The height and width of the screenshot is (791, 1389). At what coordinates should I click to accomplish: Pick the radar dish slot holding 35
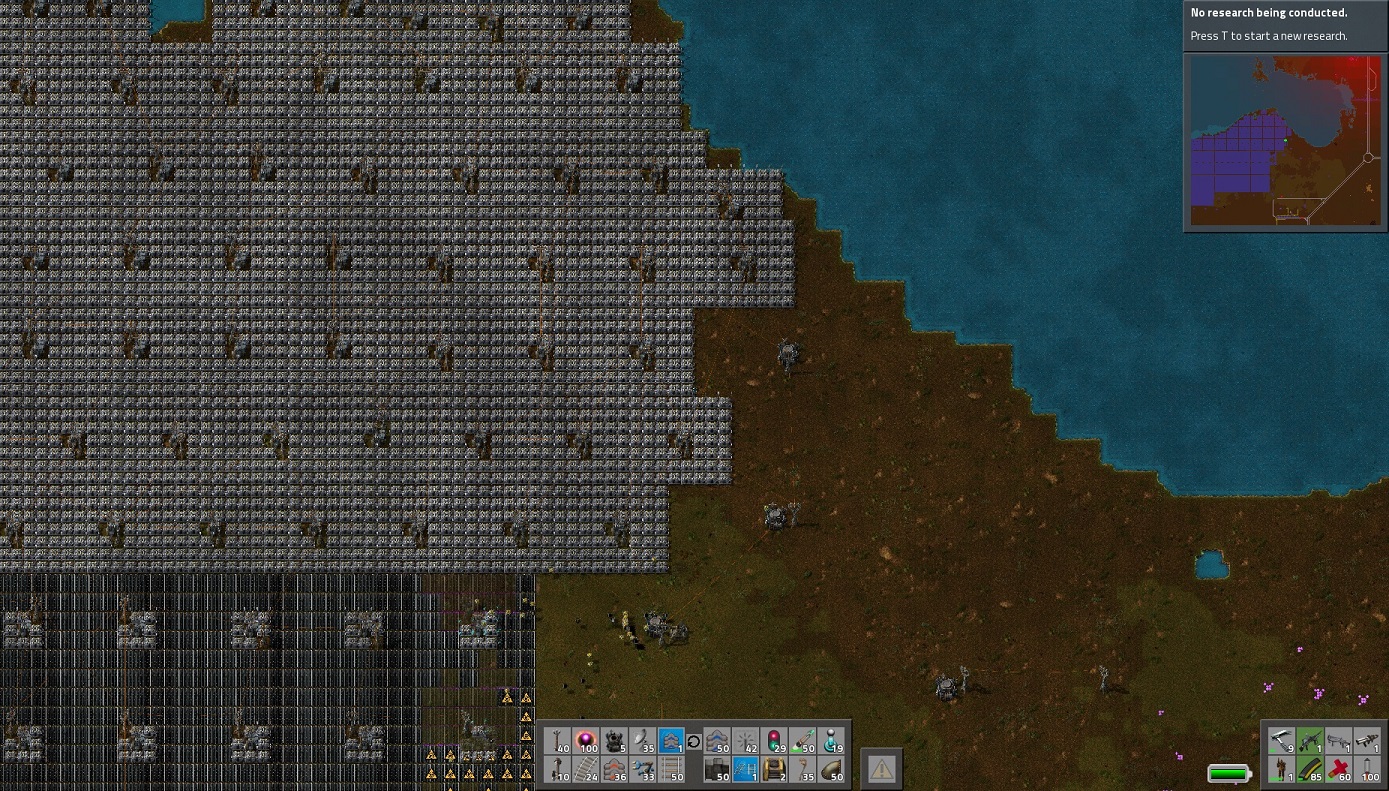pyautogui.click(x=644, y=741)
